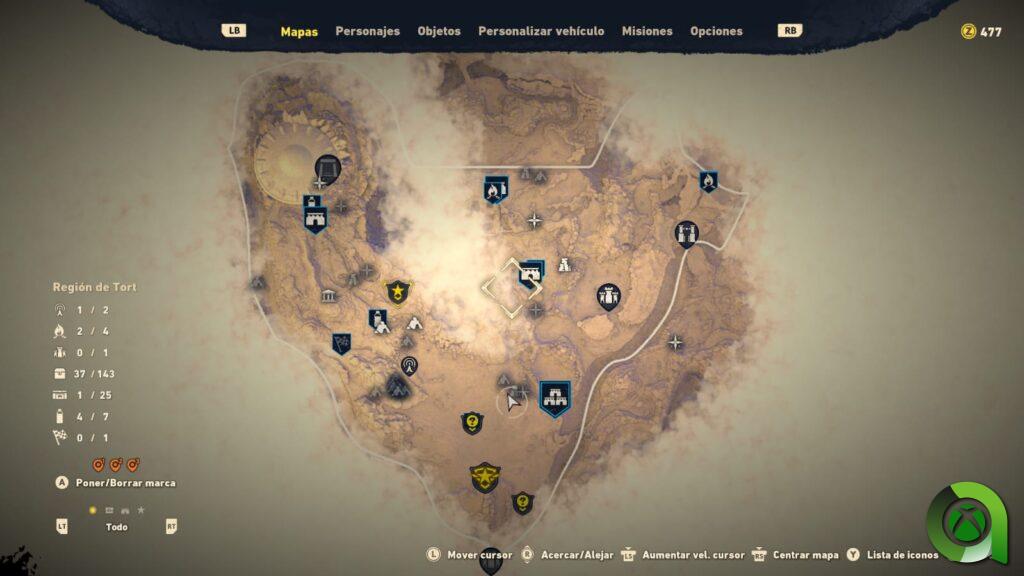1024x576 pixels.
Task: Show the Misiones tab
Action: pyautogui.click(x=647, y=31)
